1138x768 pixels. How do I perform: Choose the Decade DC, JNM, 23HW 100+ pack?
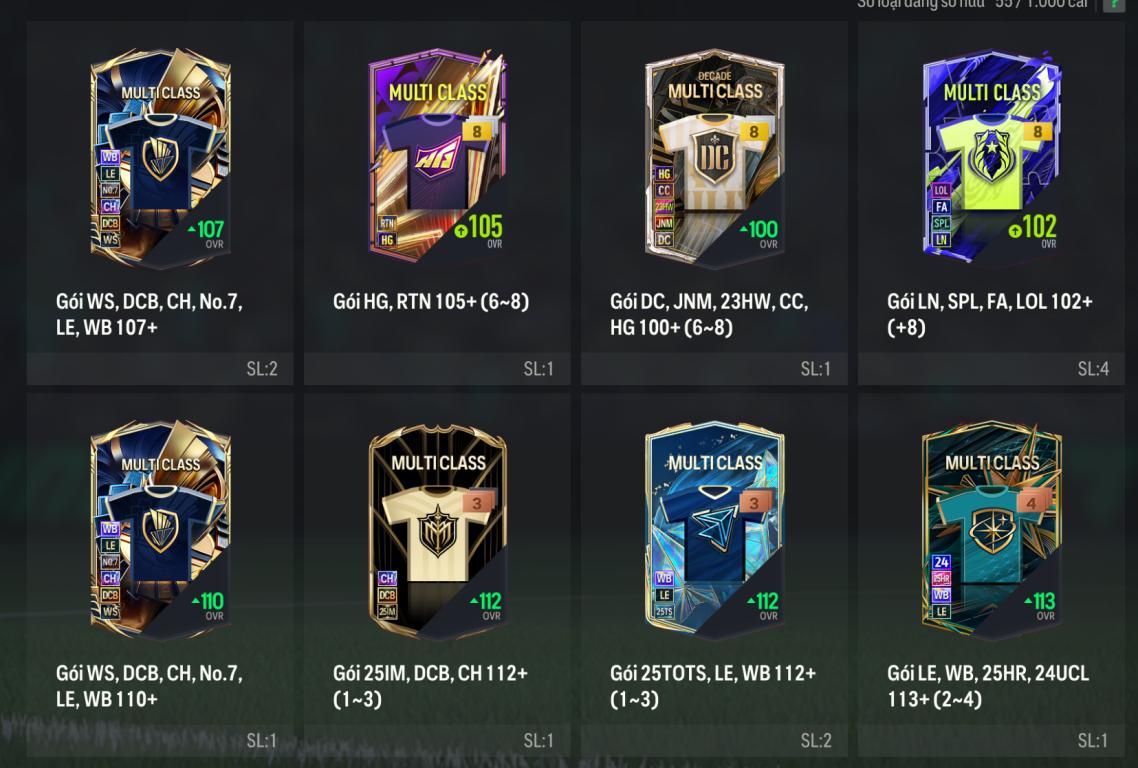coord(714,160)
